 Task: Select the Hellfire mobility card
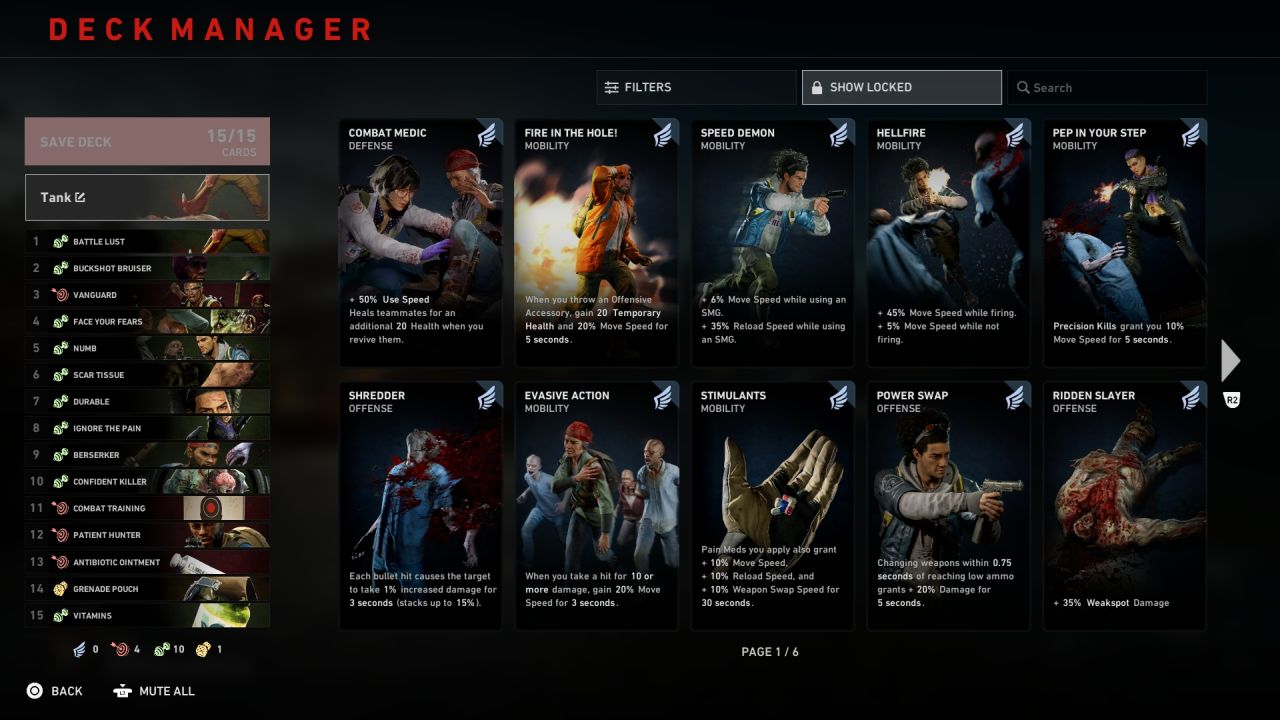click(949, 243)
